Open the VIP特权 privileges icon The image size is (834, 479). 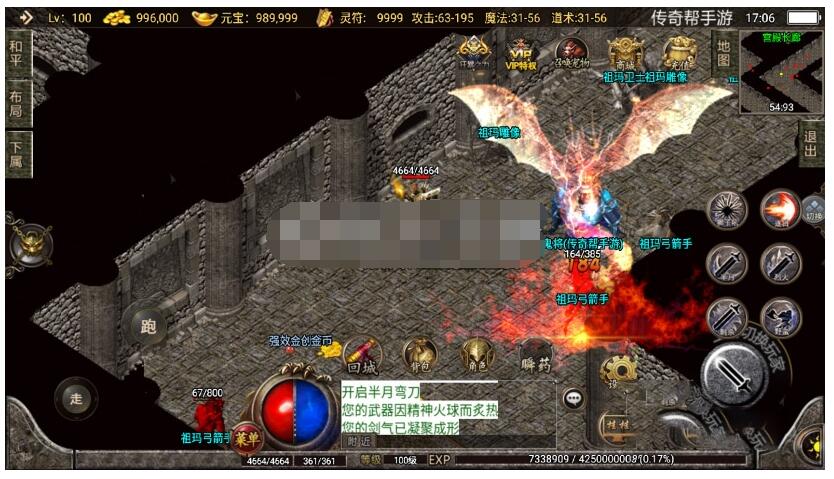521,55
